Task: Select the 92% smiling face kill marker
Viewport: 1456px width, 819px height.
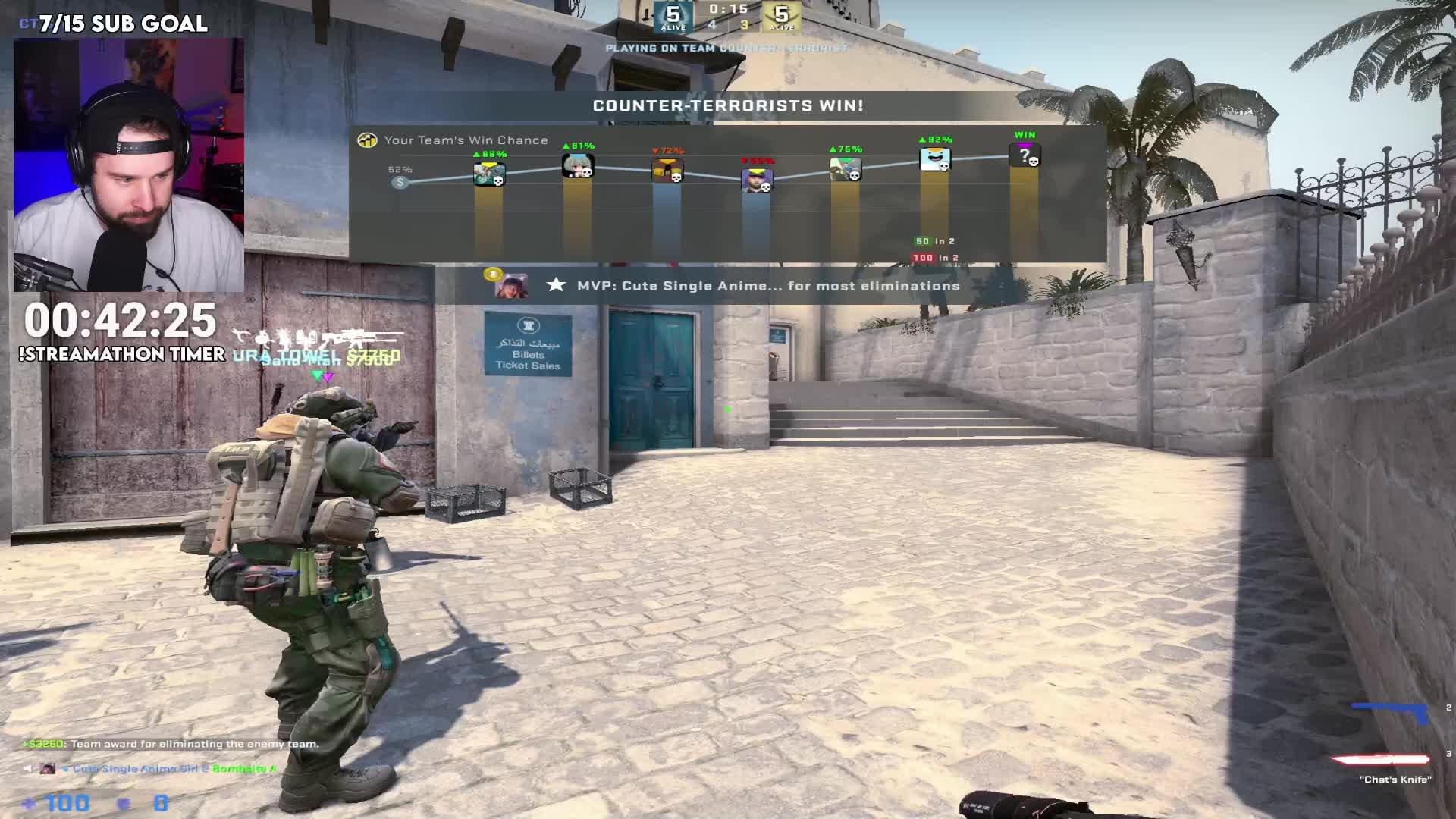Action: tap(934, 159)
